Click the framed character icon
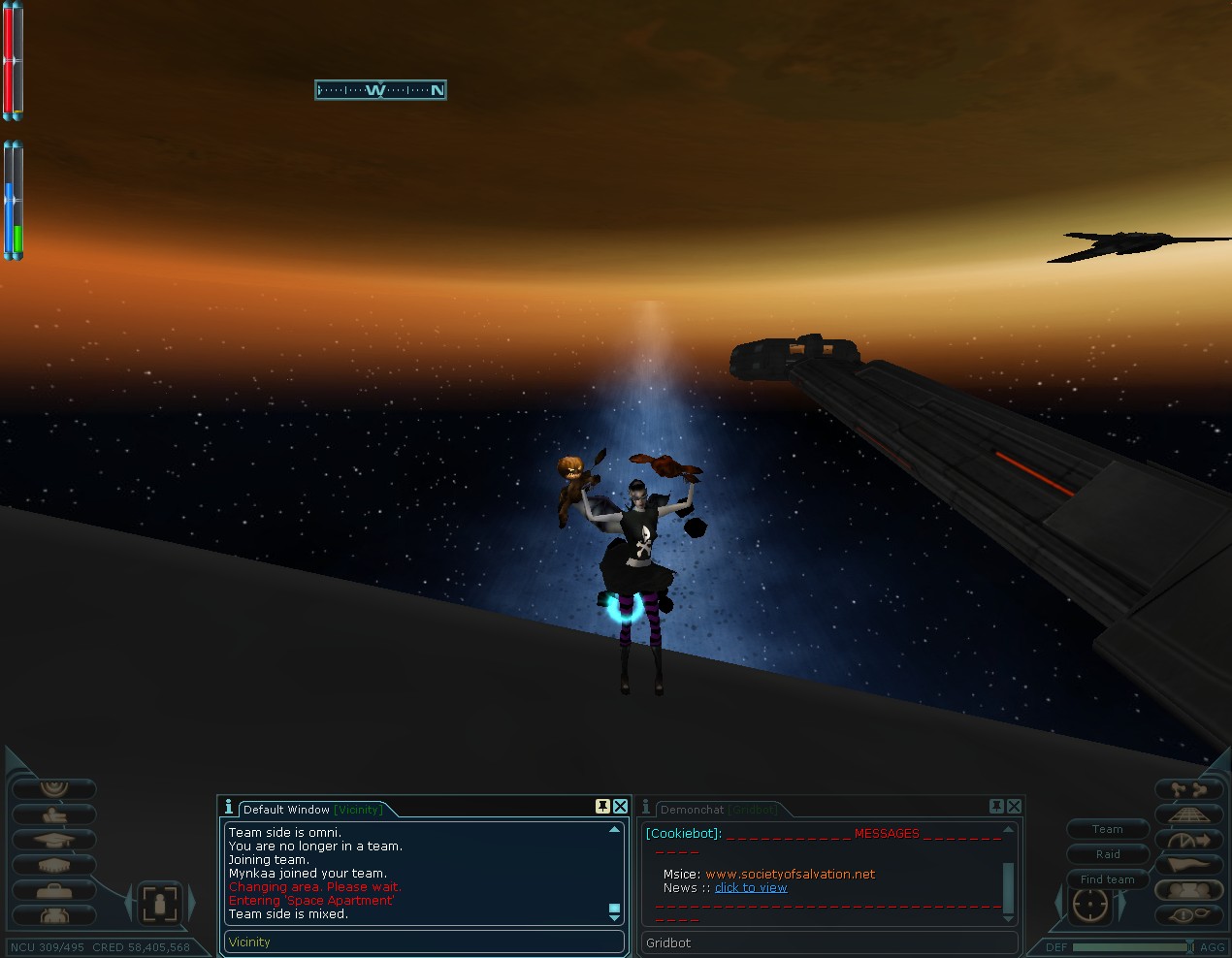The image size is (1232, 958). (x=159, y=904)
